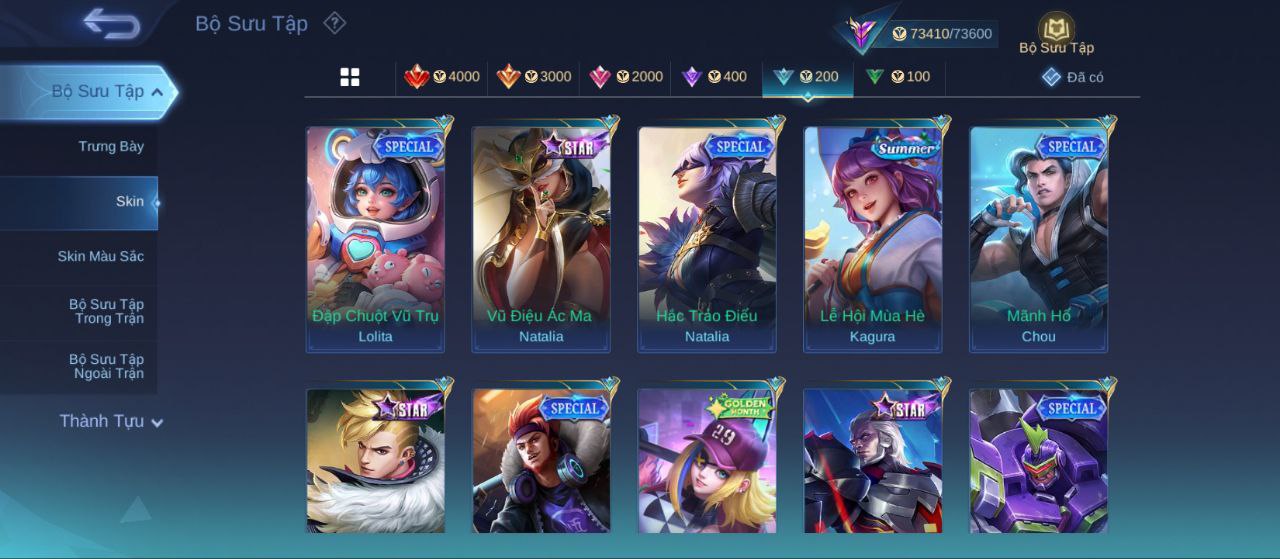
Task: Switch to the 4000 points tier tab
Action: click(442, 77)
